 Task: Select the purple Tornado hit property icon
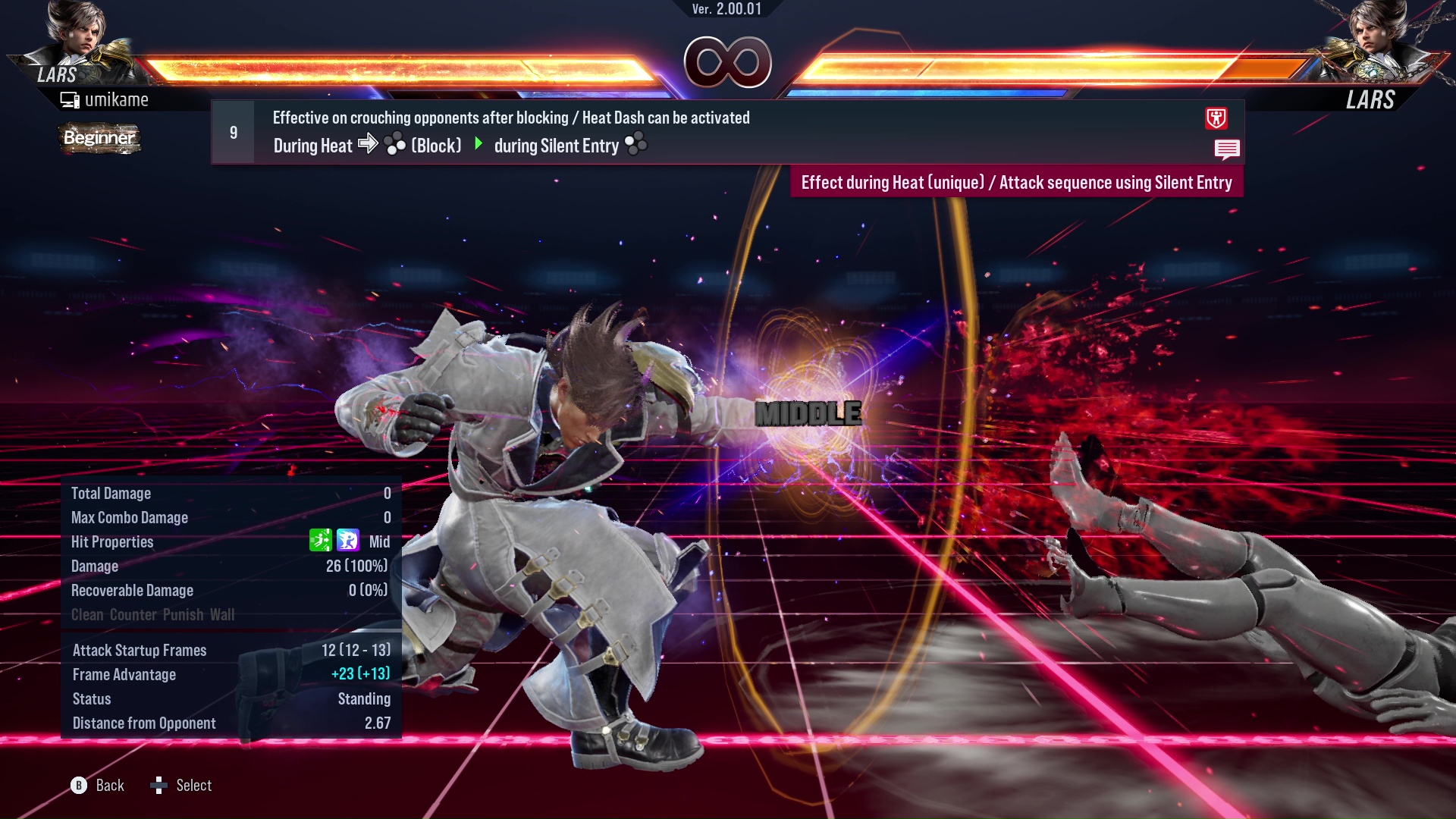click(347, 540)
